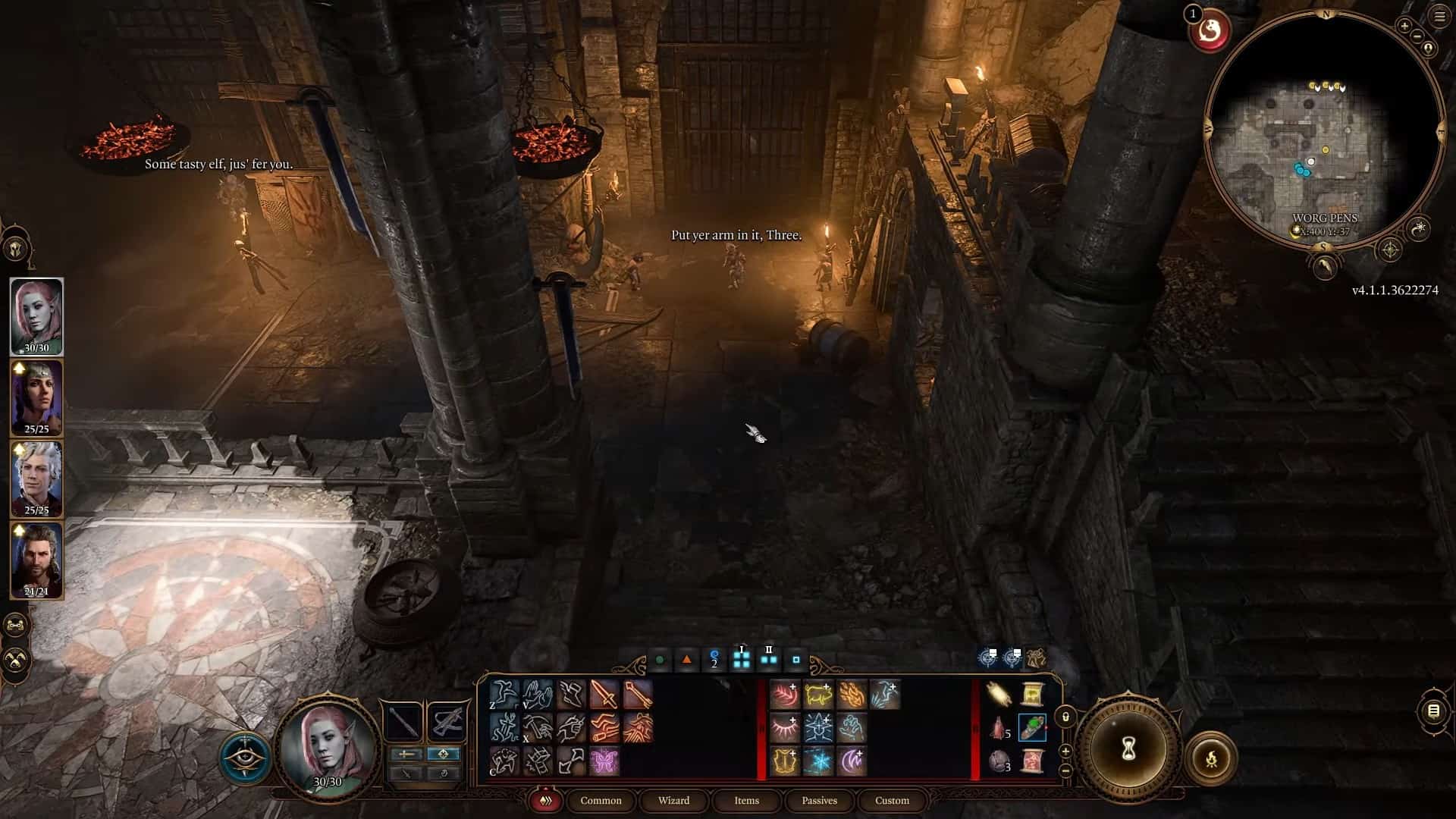Expand an extra hotbar row with plus

[1065, 752]
